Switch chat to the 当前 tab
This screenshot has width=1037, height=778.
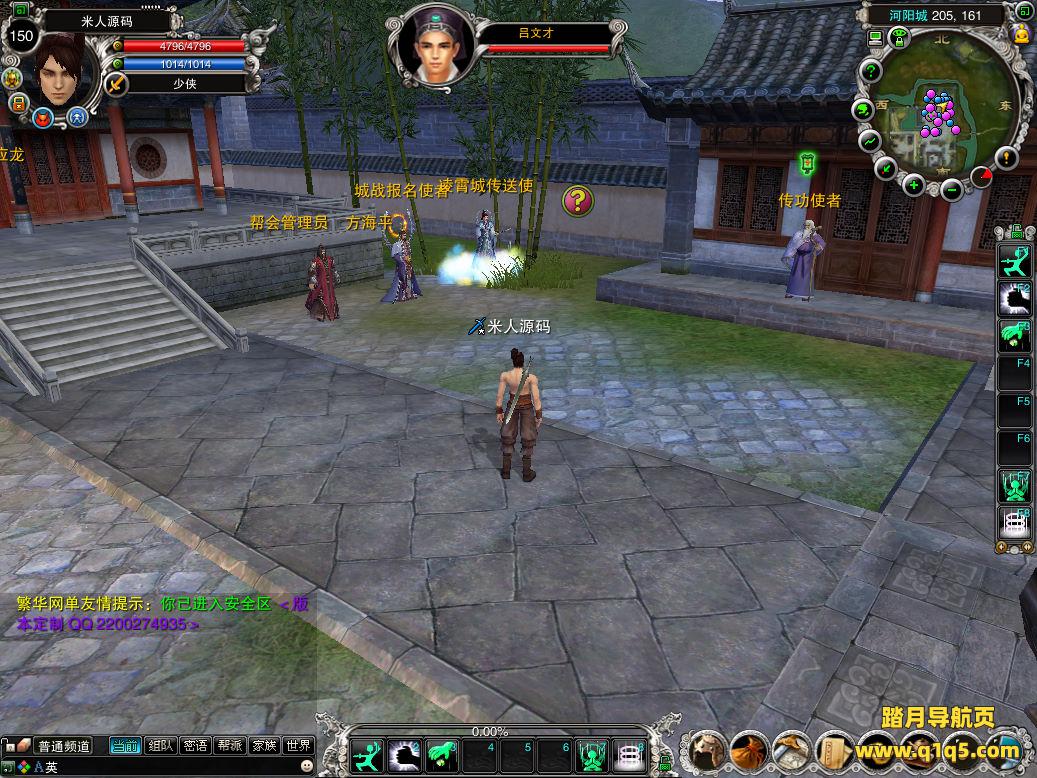125,745
